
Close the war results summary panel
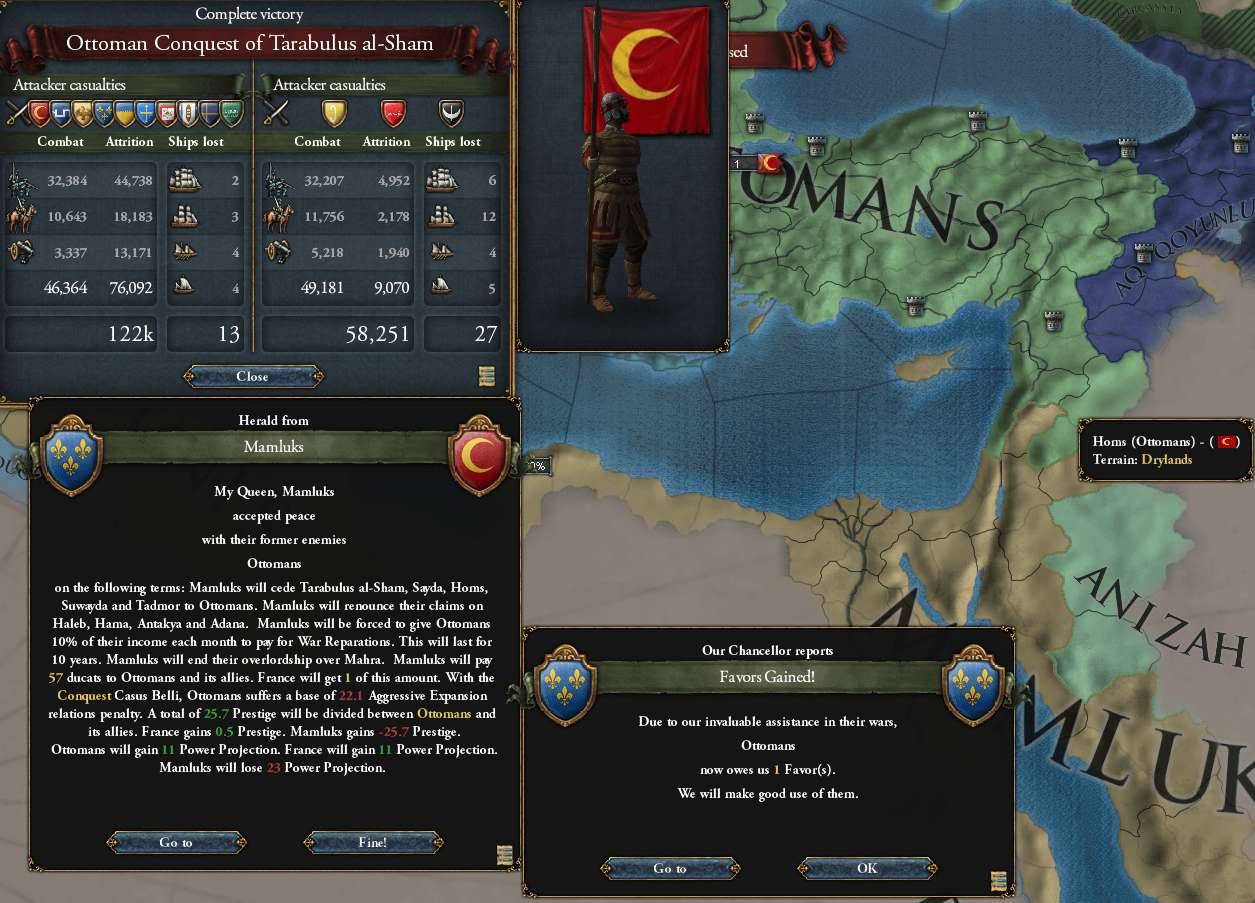click(x=253, y=377)
